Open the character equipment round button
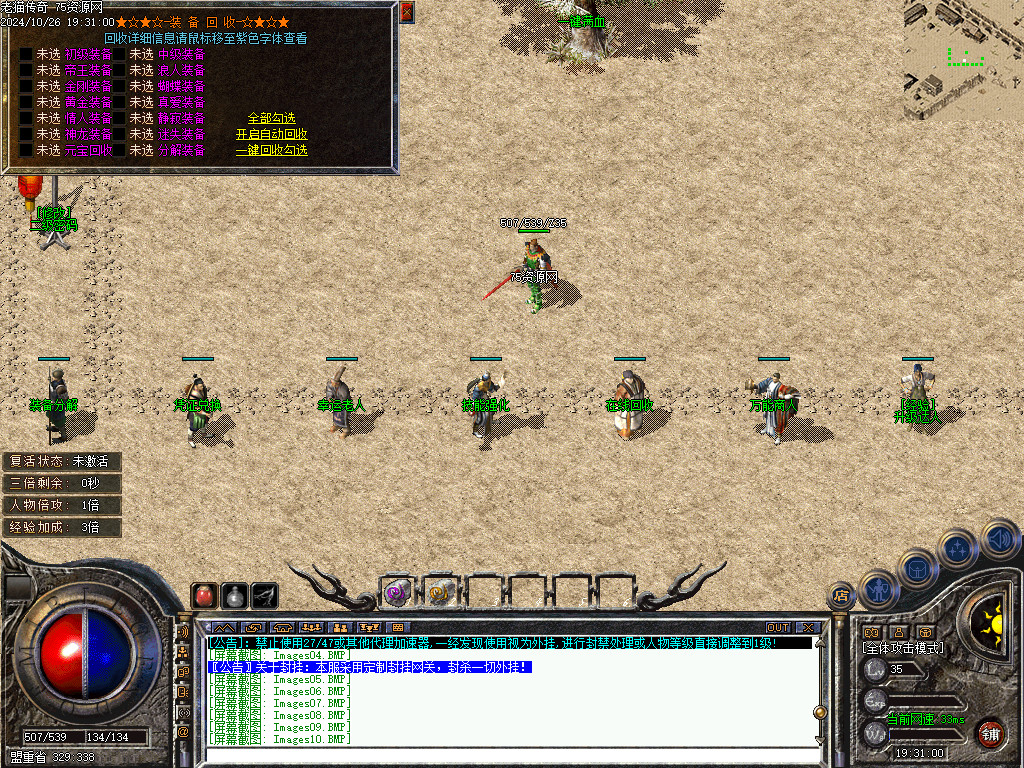Viewport: 1024px width, 768px height. point(880,589)
